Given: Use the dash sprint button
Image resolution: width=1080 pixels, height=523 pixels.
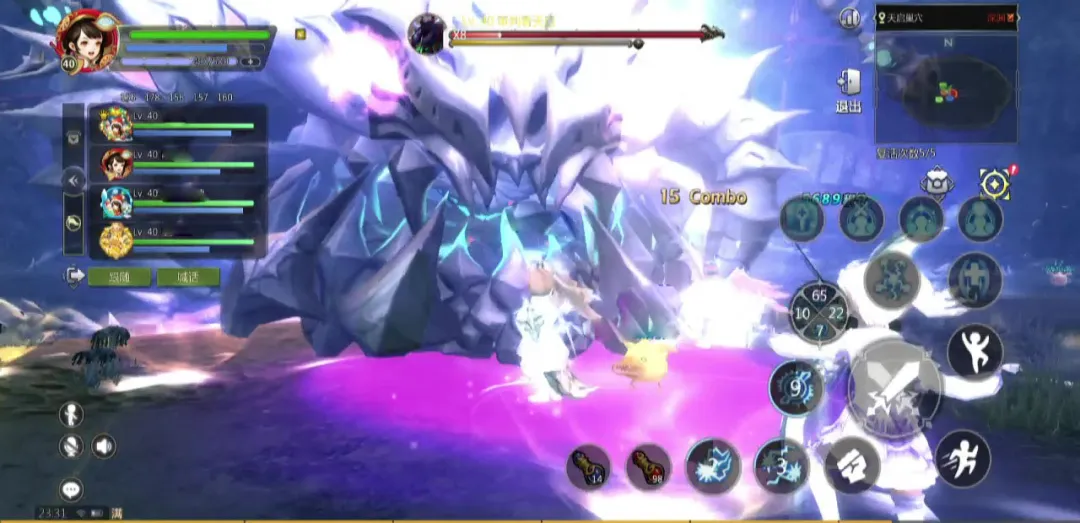Looking at the screenshot, I should click(x=962, y=457).
